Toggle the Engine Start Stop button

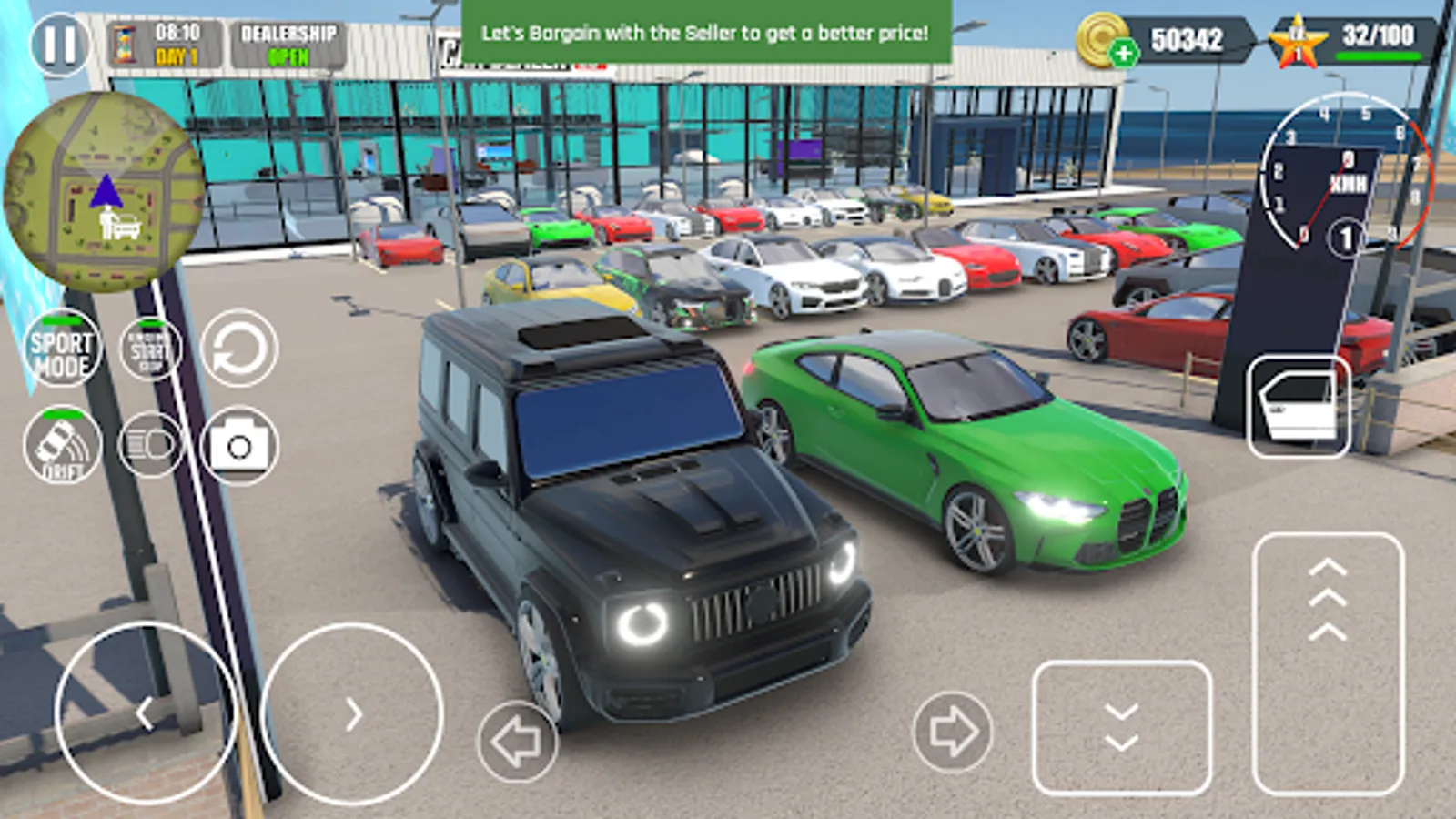click(x=150, y=350)
